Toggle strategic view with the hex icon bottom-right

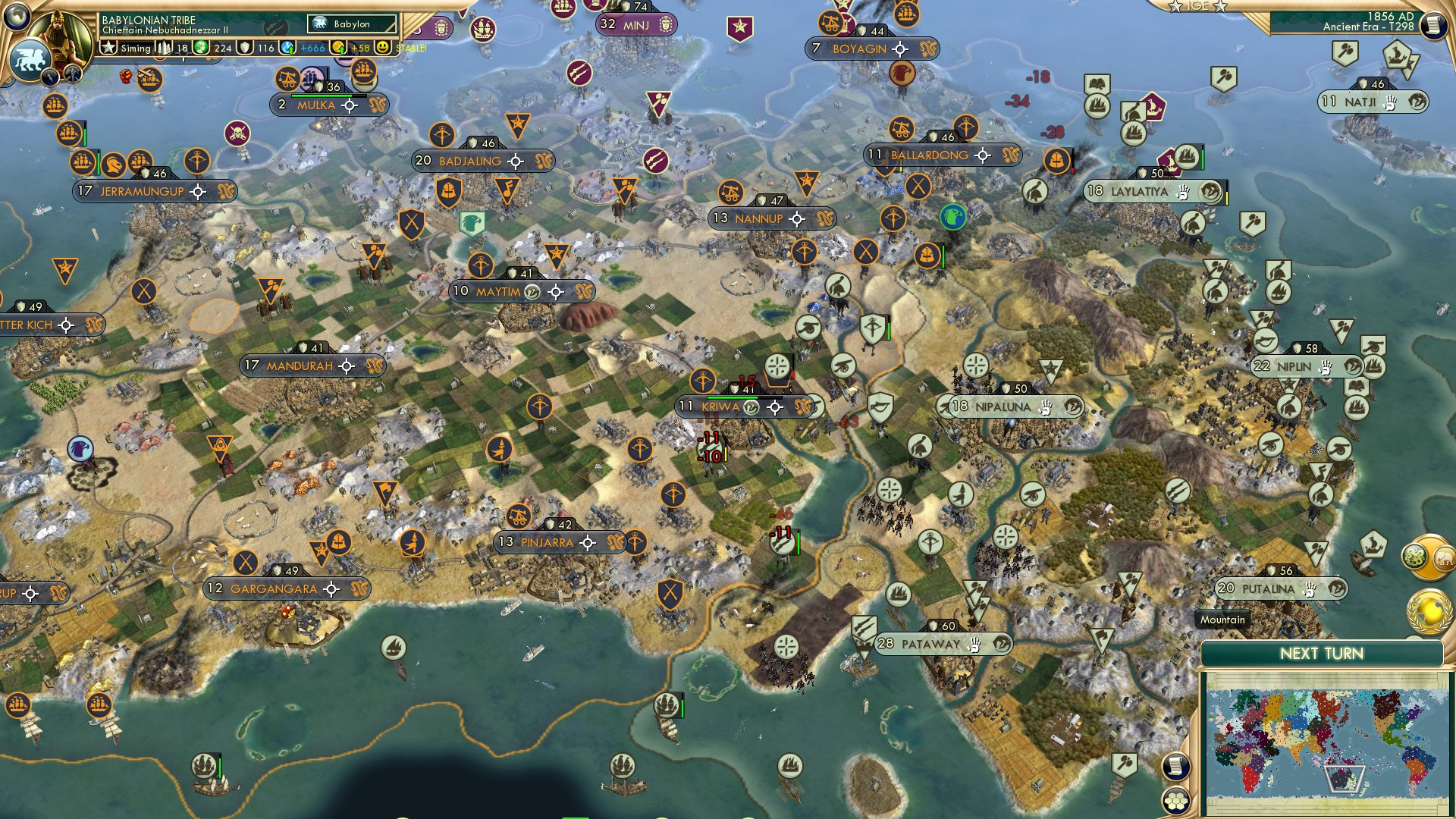click(x=1177, y=802)
